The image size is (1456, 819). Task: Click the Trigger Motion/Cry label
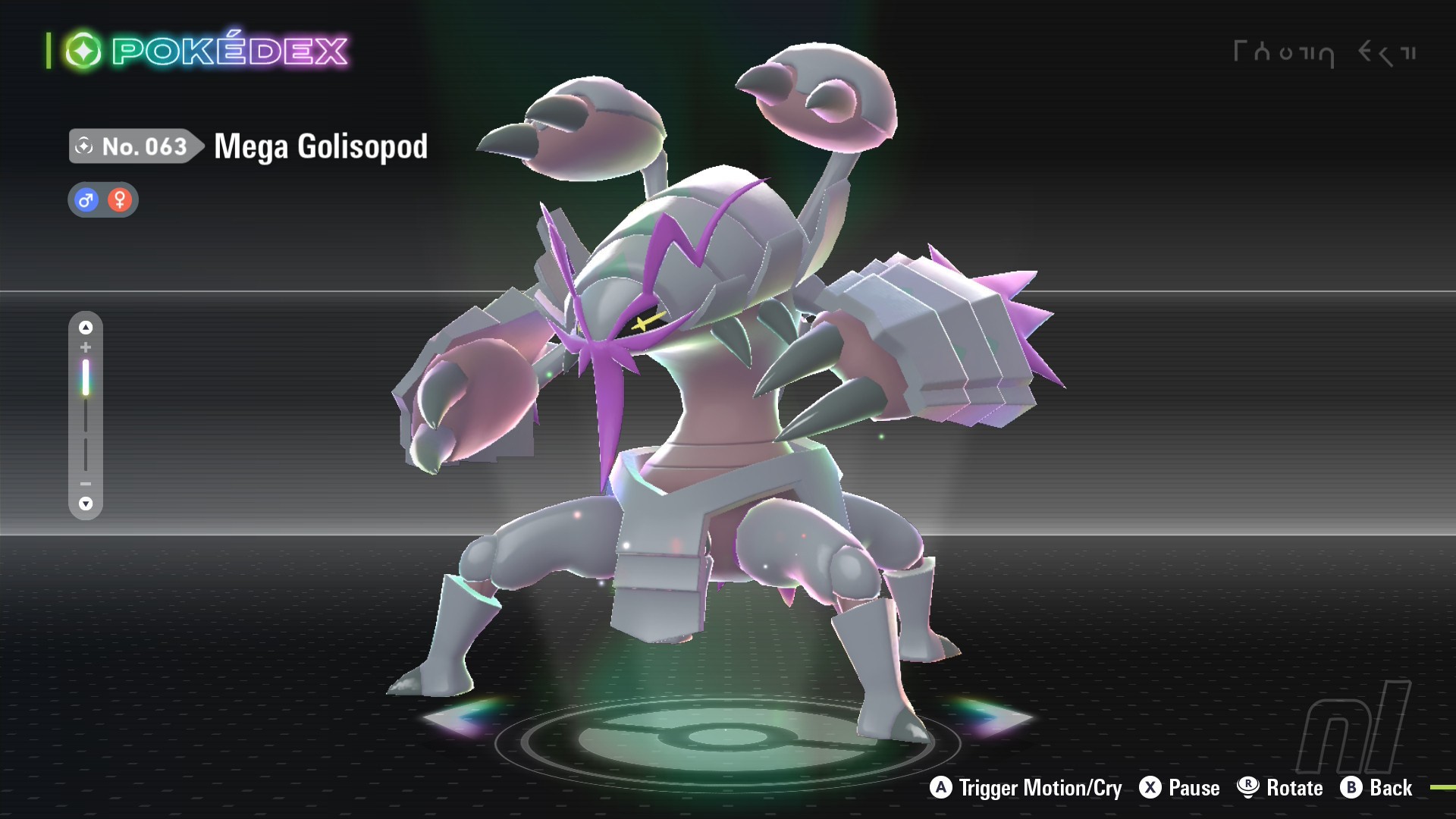1039,788
